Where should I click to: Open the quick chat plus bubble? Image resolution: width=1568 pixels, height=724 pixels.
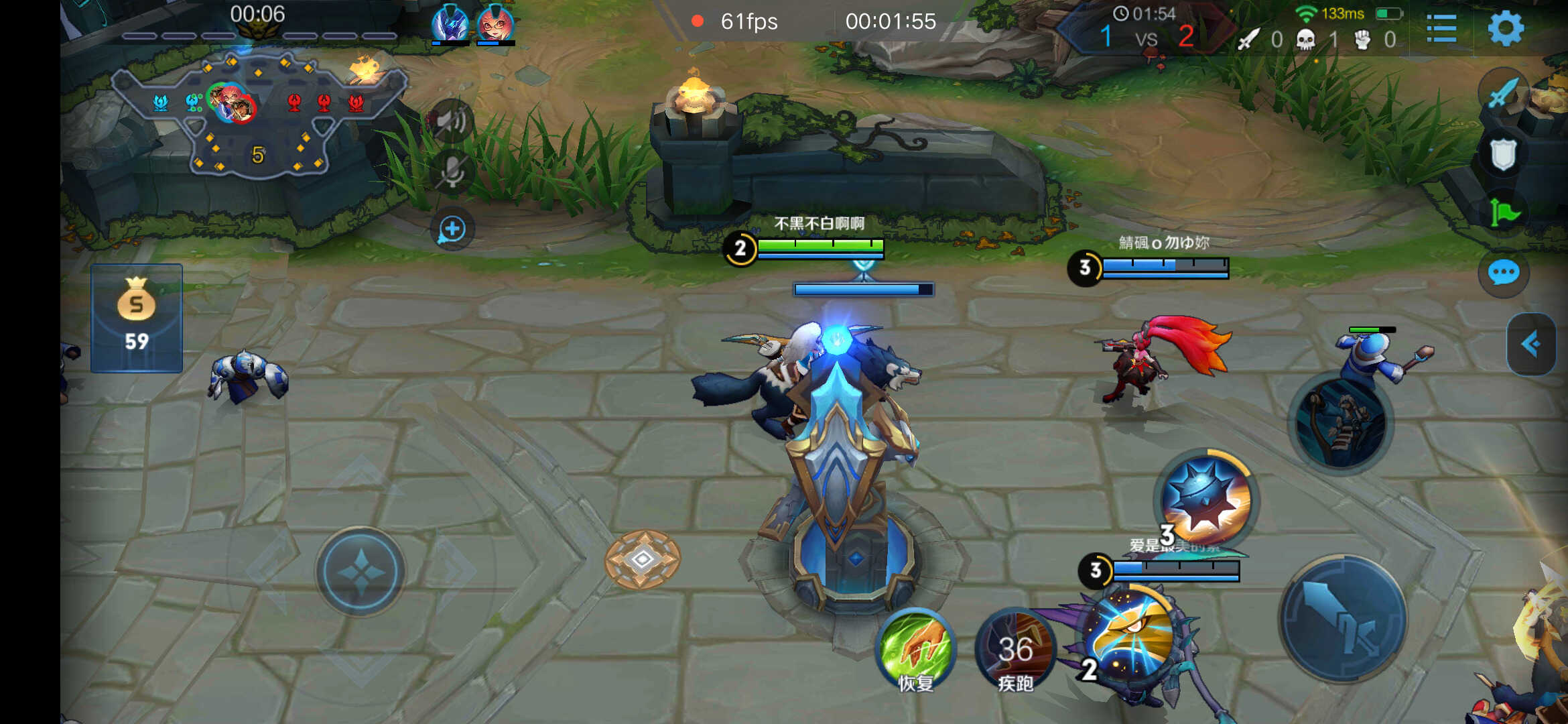point(452,229)
